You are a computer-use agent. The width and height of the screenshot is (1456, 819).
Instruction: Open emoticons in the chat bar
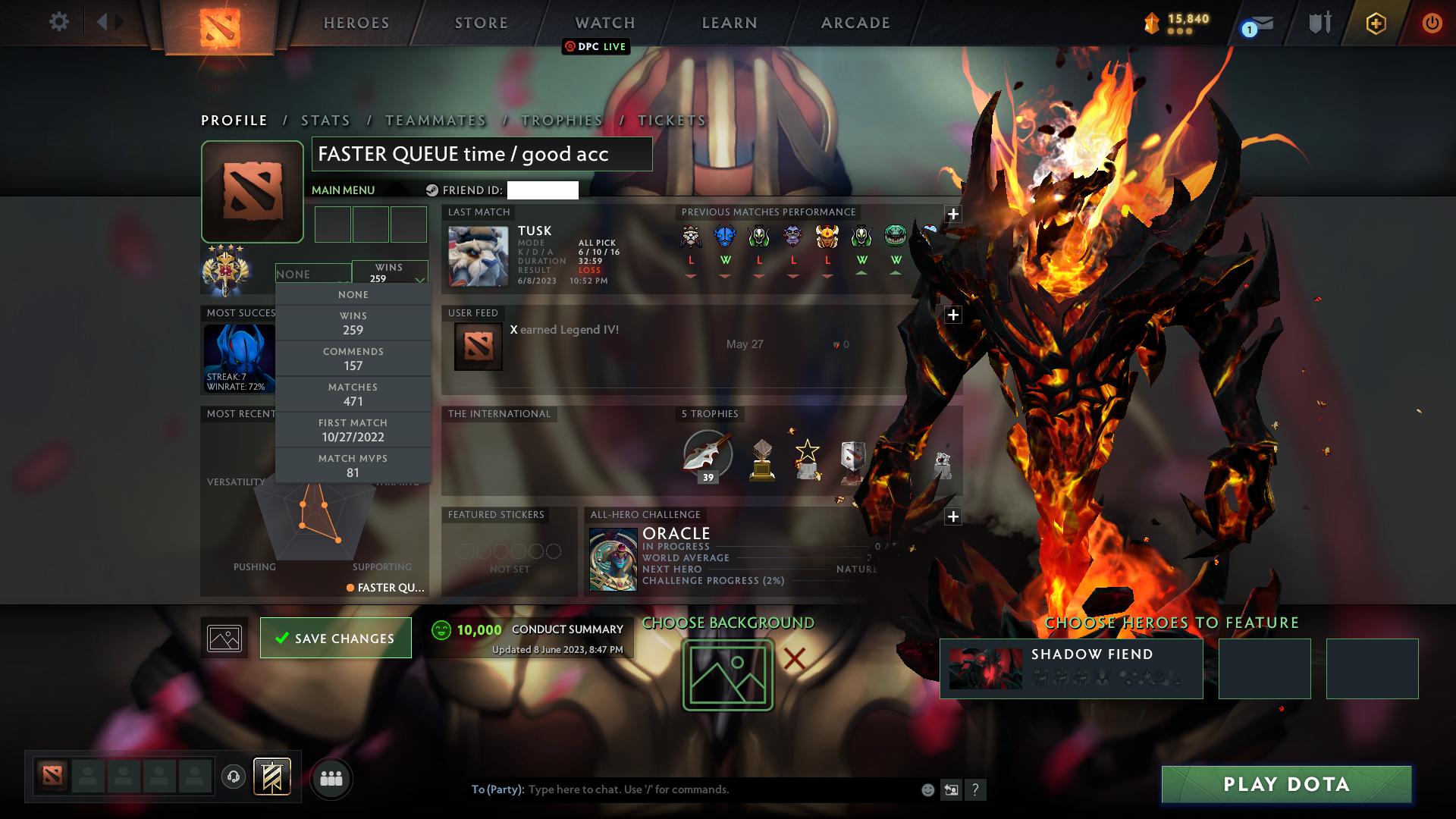pos(927,789)
